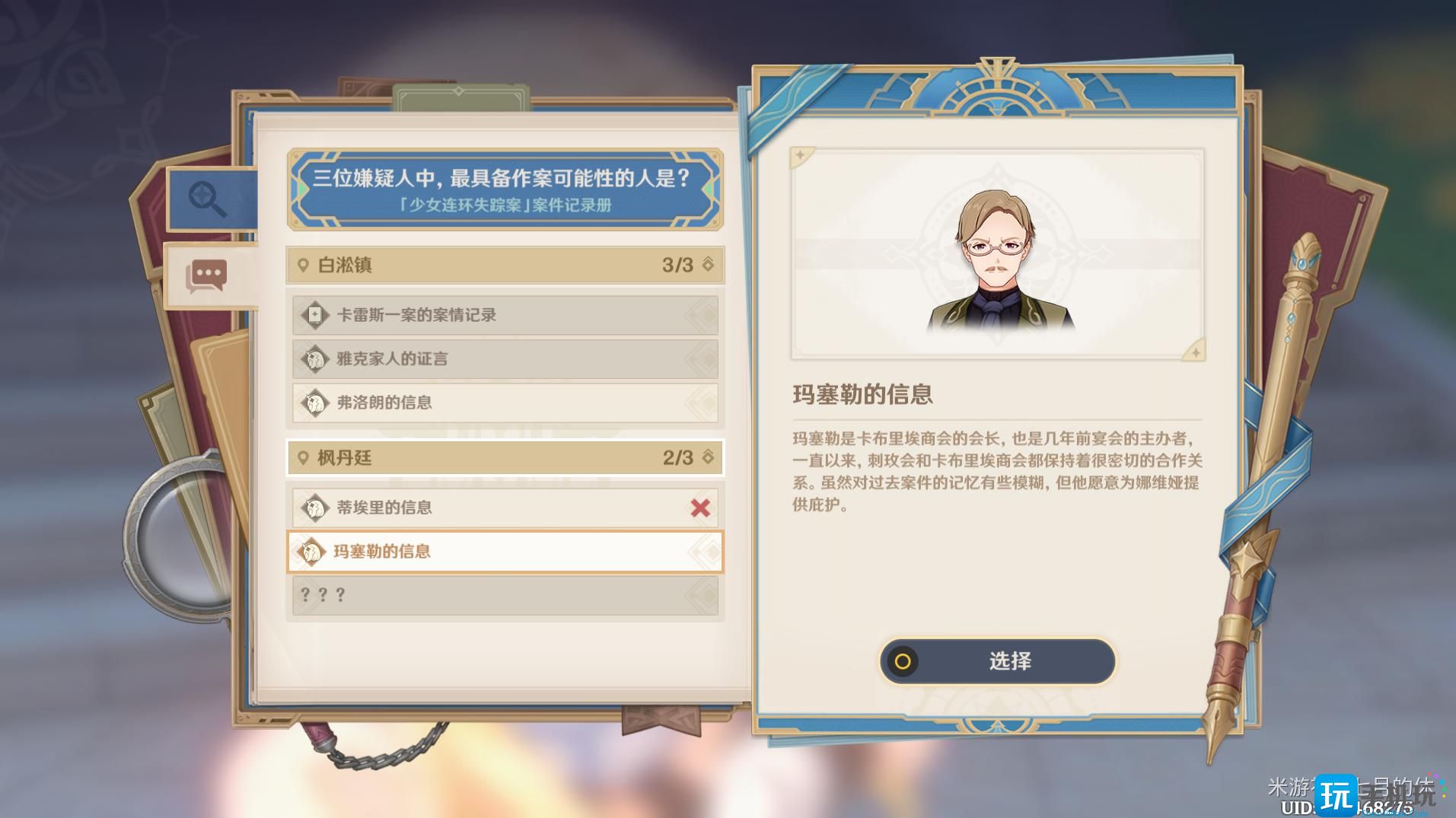Click the location pin icon beside 白淞镇
Image resolution: width=1456 pixels, height=818 pixels.
pos(304,266)
